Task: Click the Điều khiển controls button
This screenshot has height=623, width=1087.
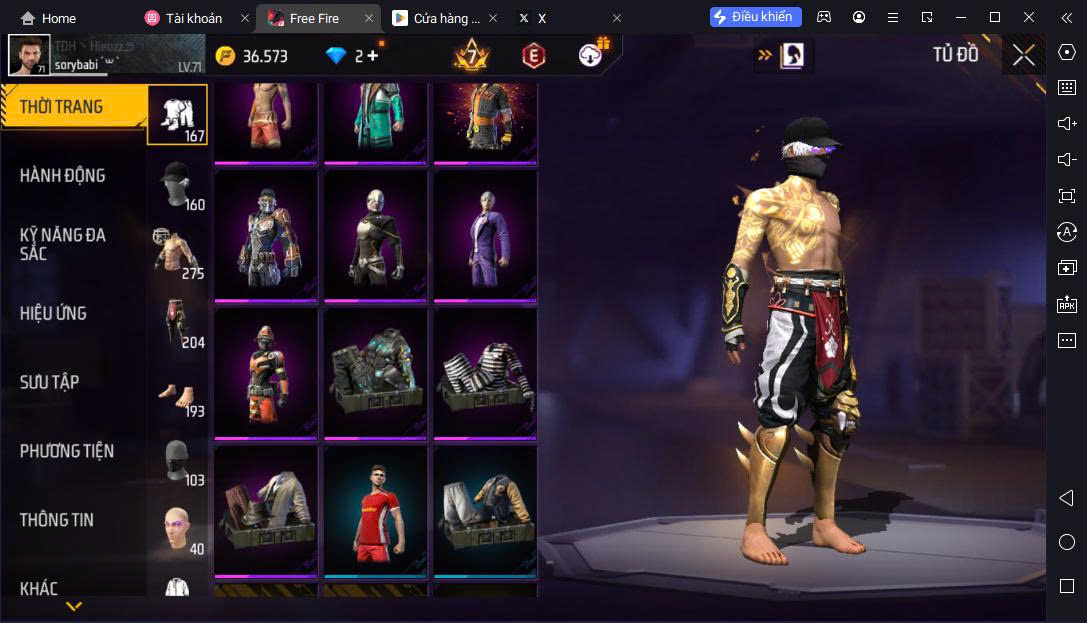Action: (755, 17)
